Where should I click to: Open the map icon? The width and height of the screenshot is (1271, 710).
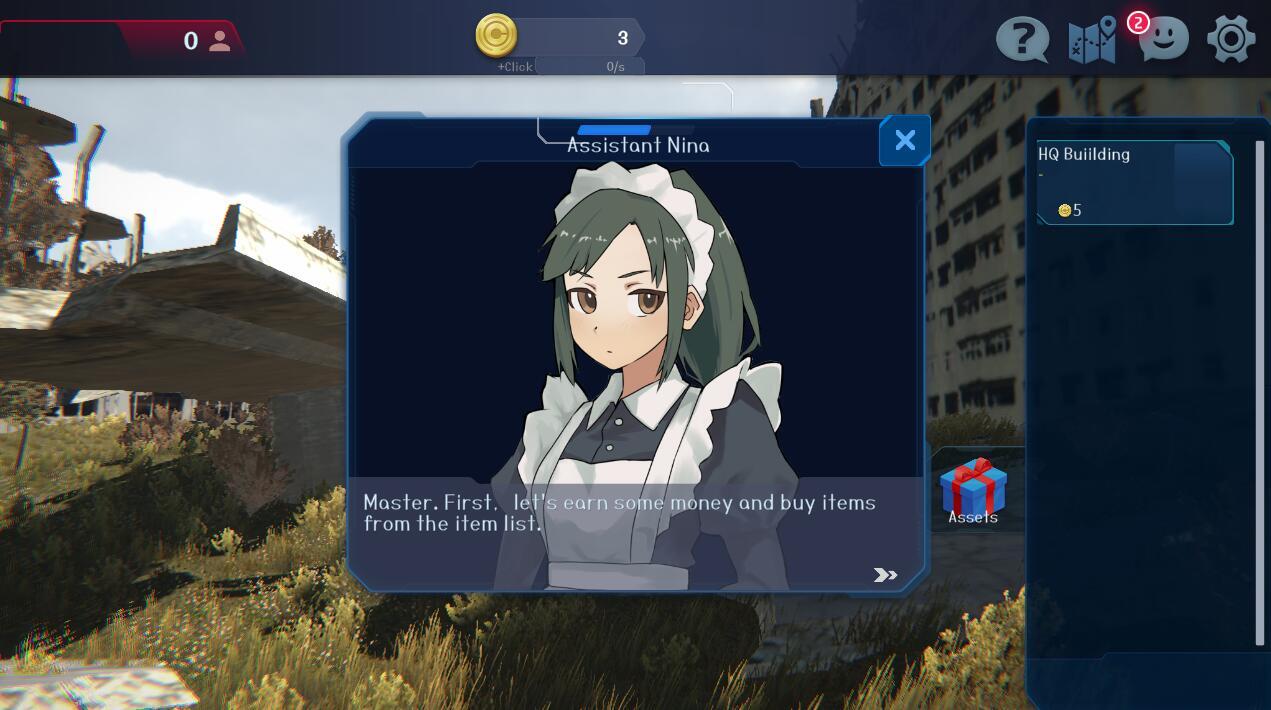[x=1092, y=41]
